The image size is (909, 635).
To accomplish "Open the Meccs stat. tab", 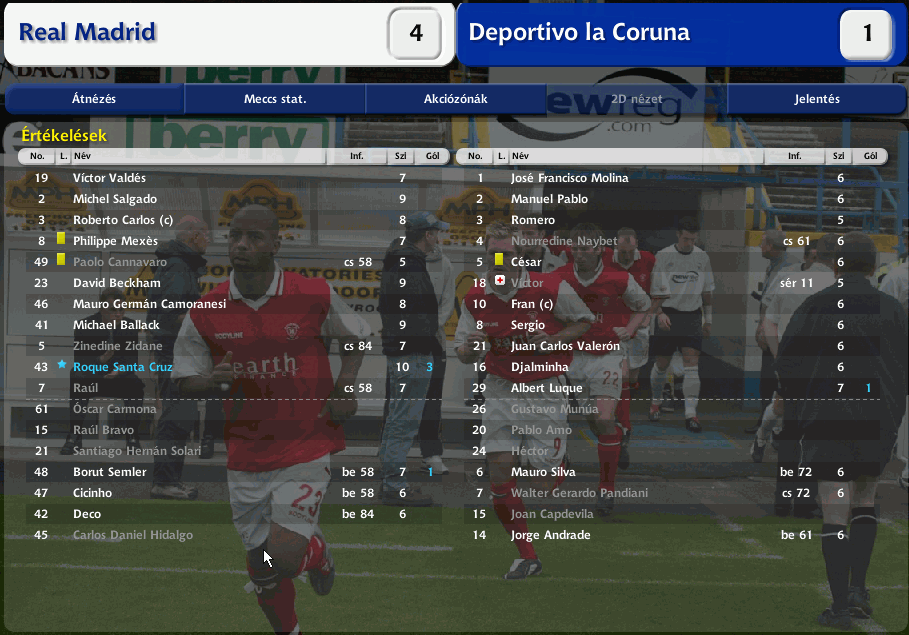I will click(275, 99).
